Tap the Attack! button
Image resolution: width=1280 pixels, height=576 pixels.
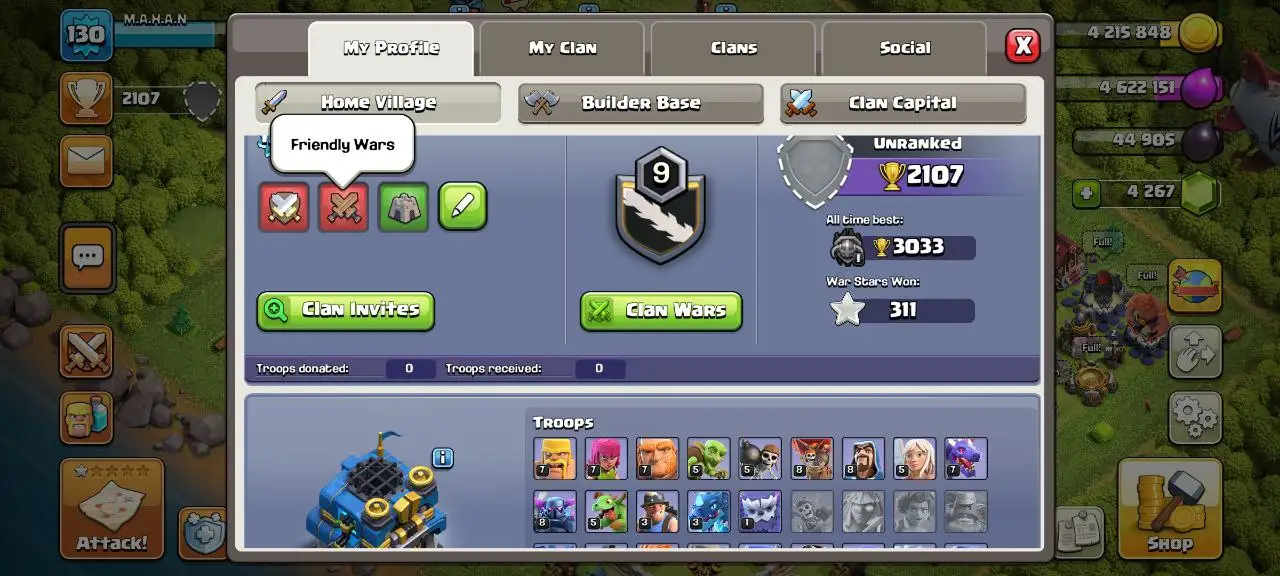click(x=111, y=508)
